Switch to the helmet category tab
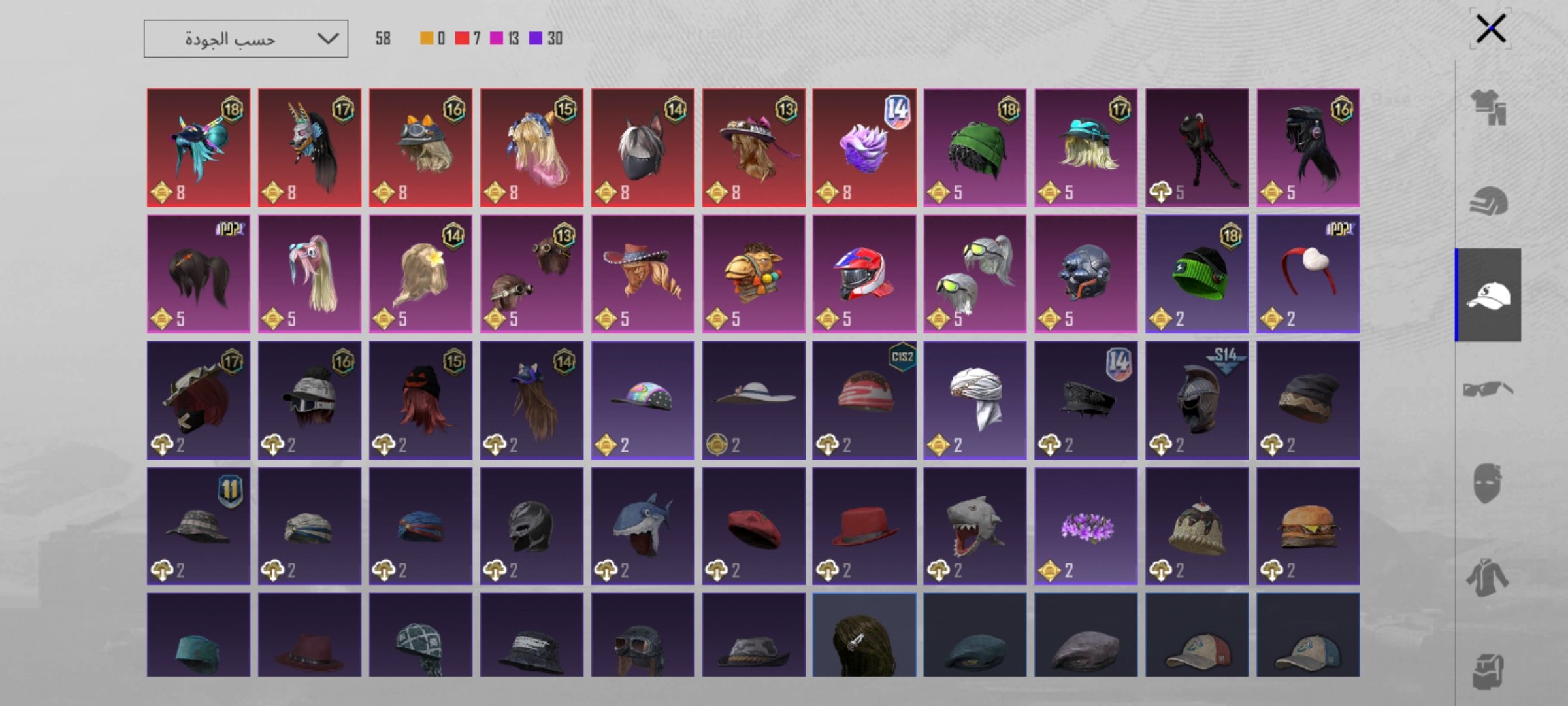 coord(1488,201)
